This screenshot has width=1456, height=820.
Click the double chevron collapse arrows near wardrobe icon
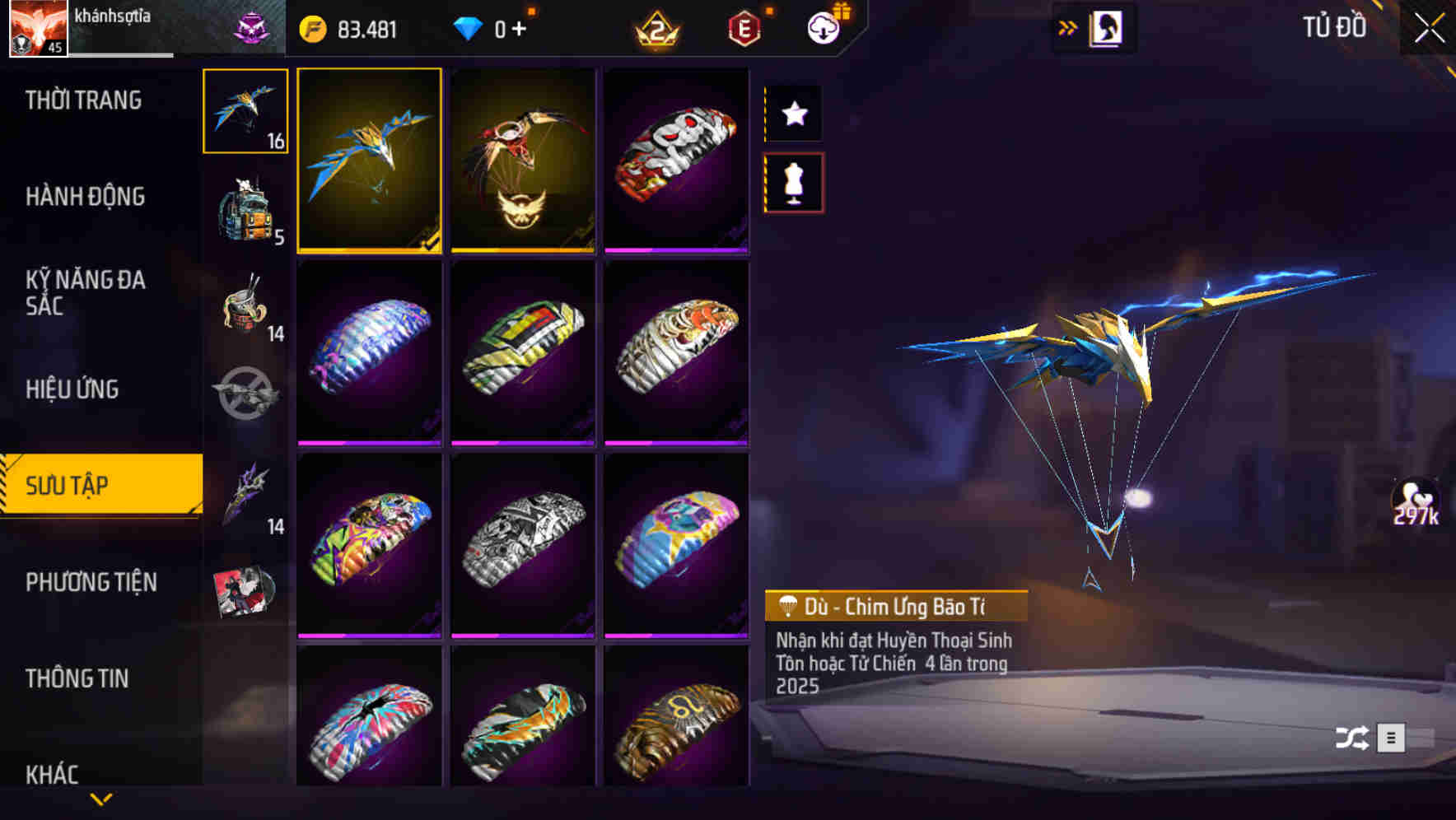tap(1068, 26)
